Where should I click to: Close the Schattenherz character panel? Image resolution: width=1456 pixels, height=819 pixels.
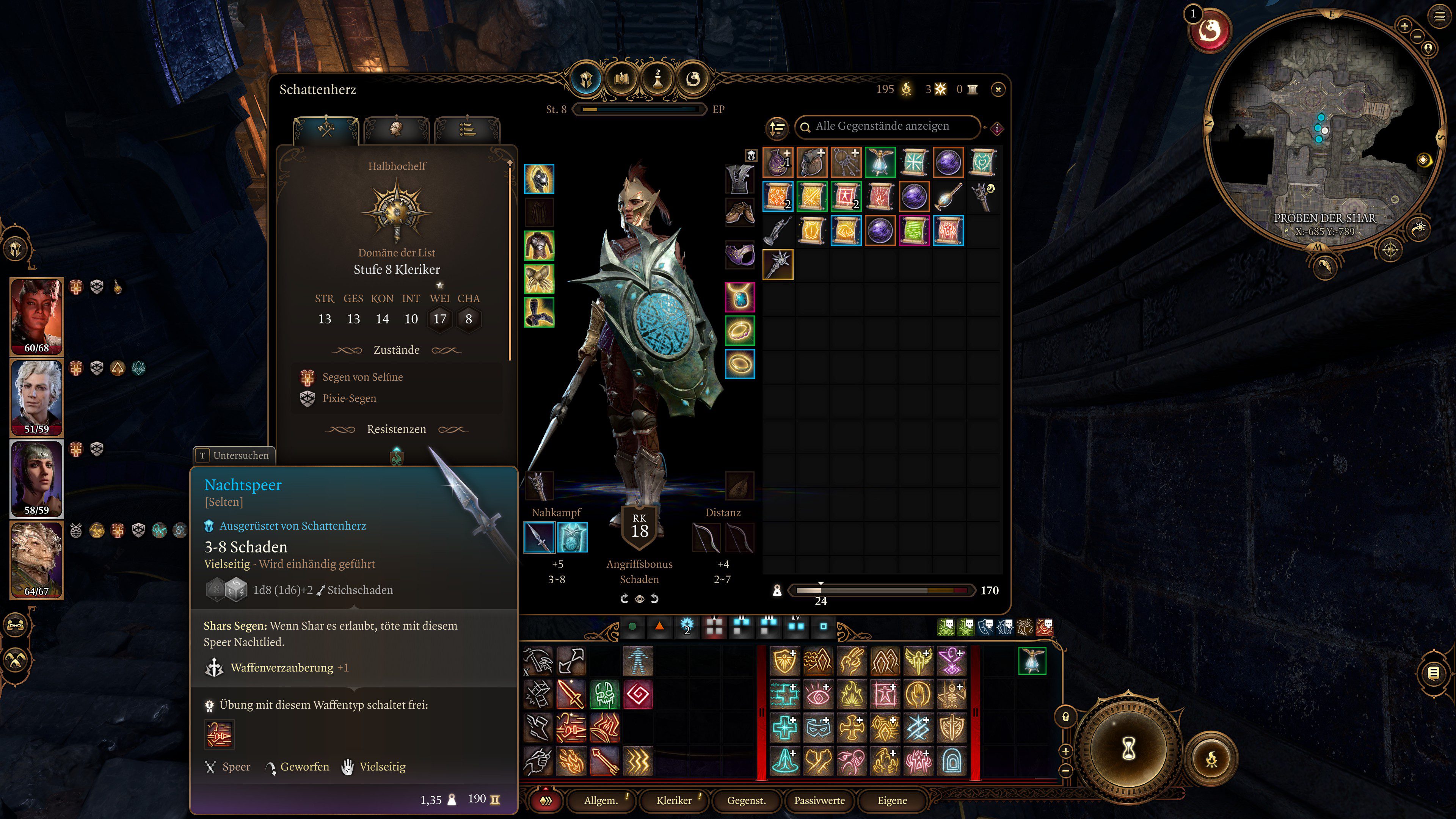(x=998, y=89)
